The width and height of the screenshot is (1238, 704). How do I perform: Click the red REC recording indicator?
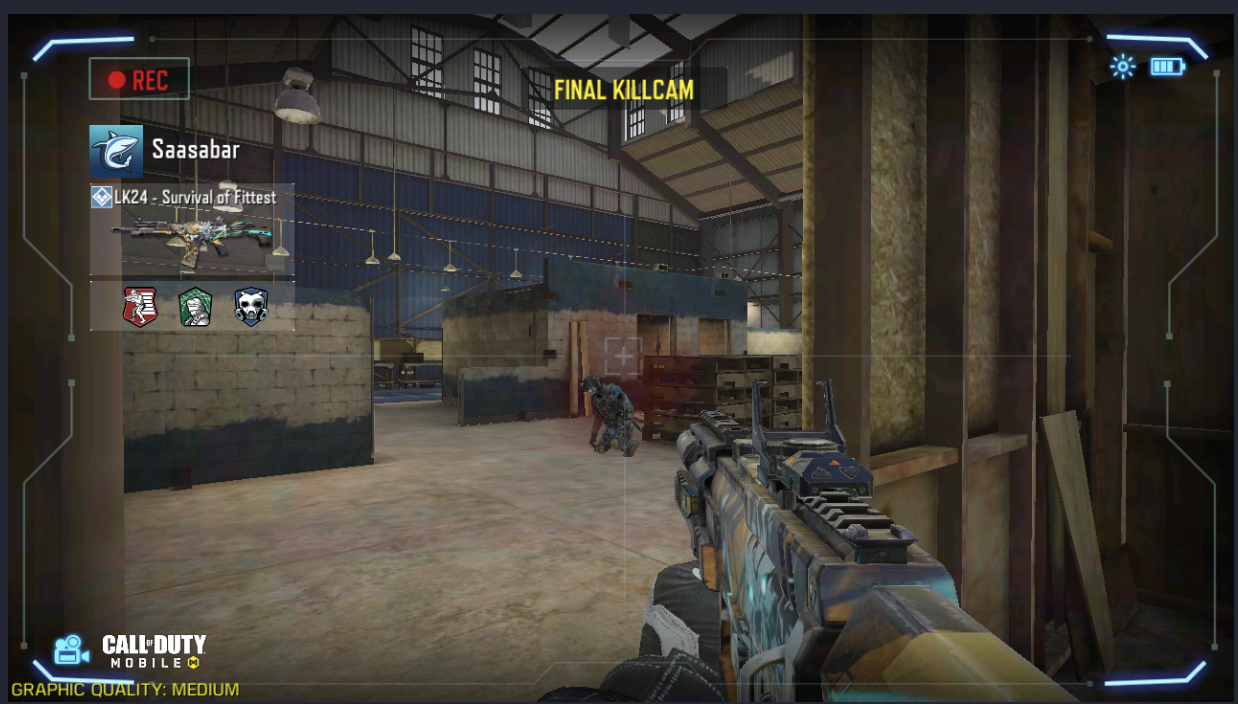139,80
